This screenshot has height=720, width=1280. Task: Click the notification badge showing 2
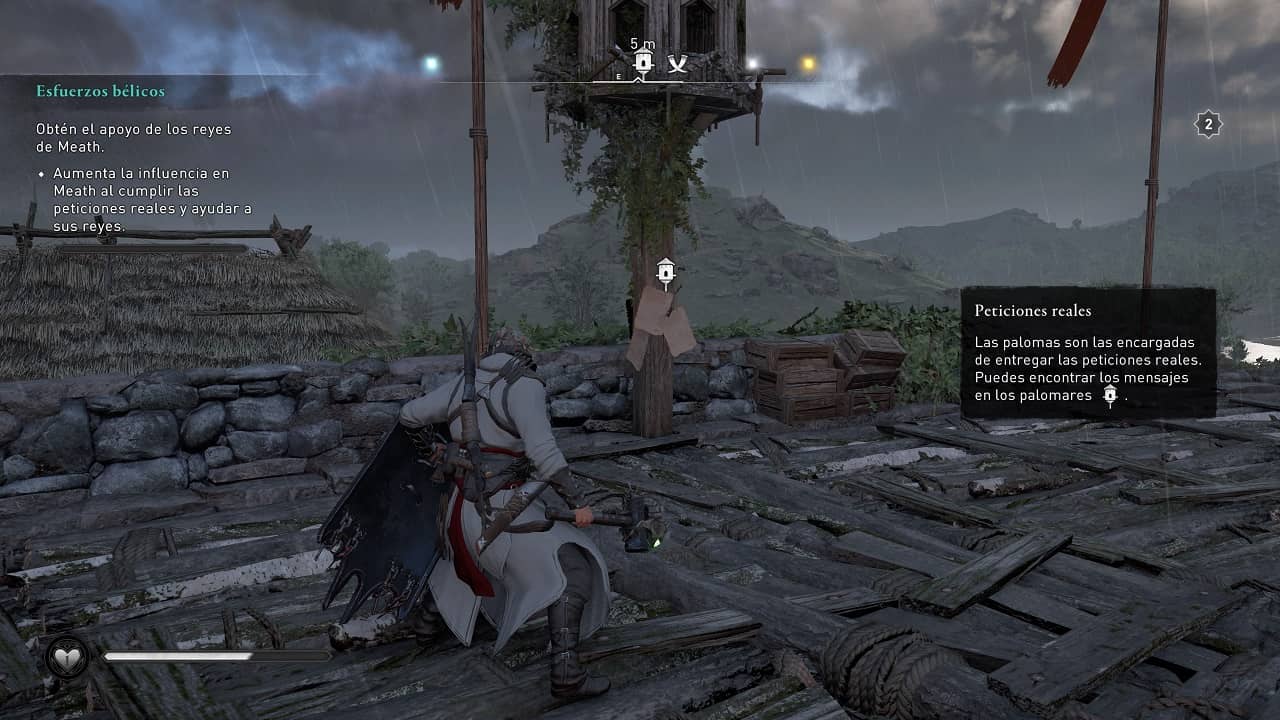pos(1208,125)
